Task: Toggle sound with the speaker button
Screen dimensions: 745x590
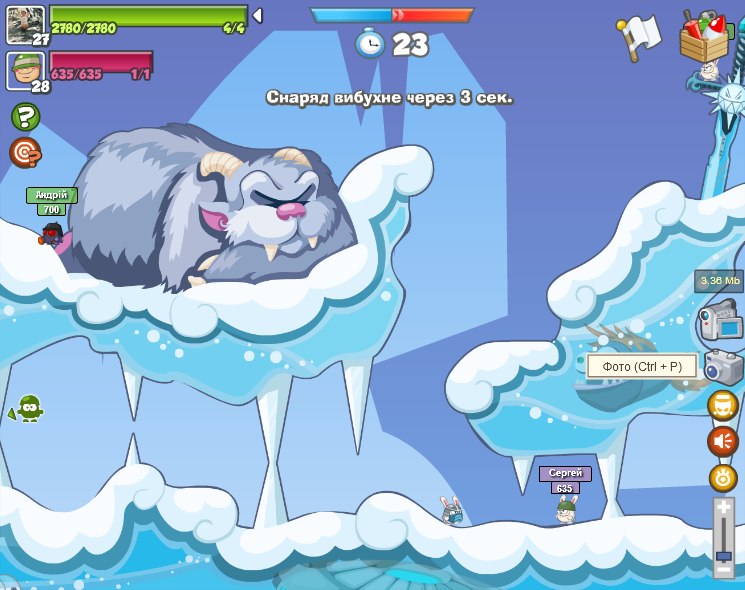Action: [x=722, y=441]
